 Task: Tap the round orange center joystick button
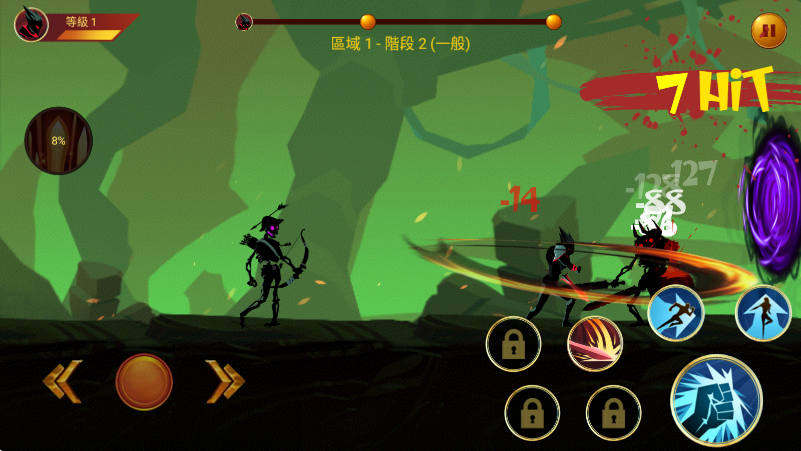[144, 381]
